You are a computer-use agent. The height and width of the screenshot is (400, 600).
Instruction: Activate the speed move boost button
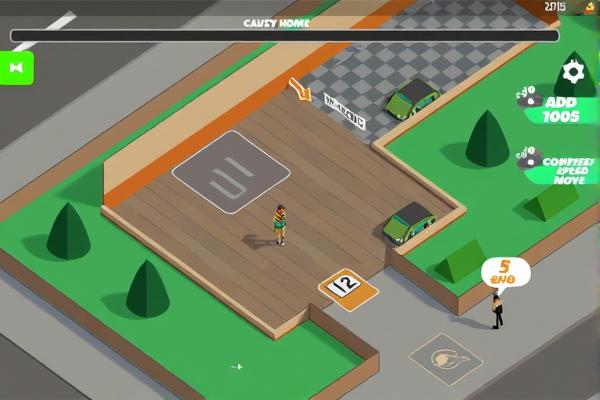pyautogui.click(x=561, y=169)
